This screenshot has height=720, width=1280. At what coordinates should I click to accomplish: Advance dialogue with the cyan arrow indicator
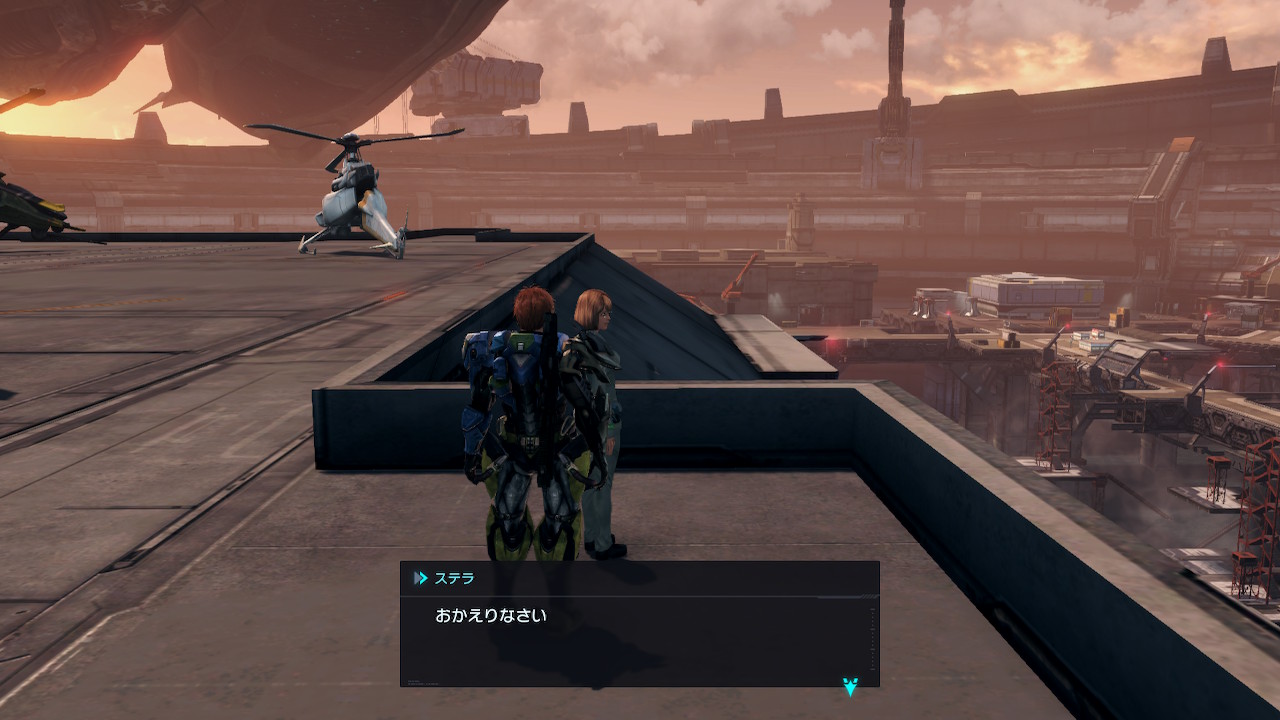pos(850,686)
